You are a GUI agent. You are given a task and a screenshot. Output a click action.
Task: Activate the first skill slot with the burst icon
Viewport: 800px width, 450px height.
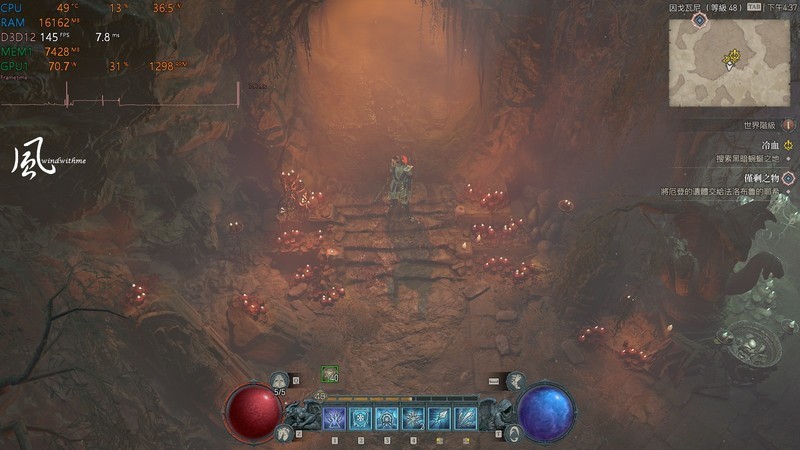(335, 418)
